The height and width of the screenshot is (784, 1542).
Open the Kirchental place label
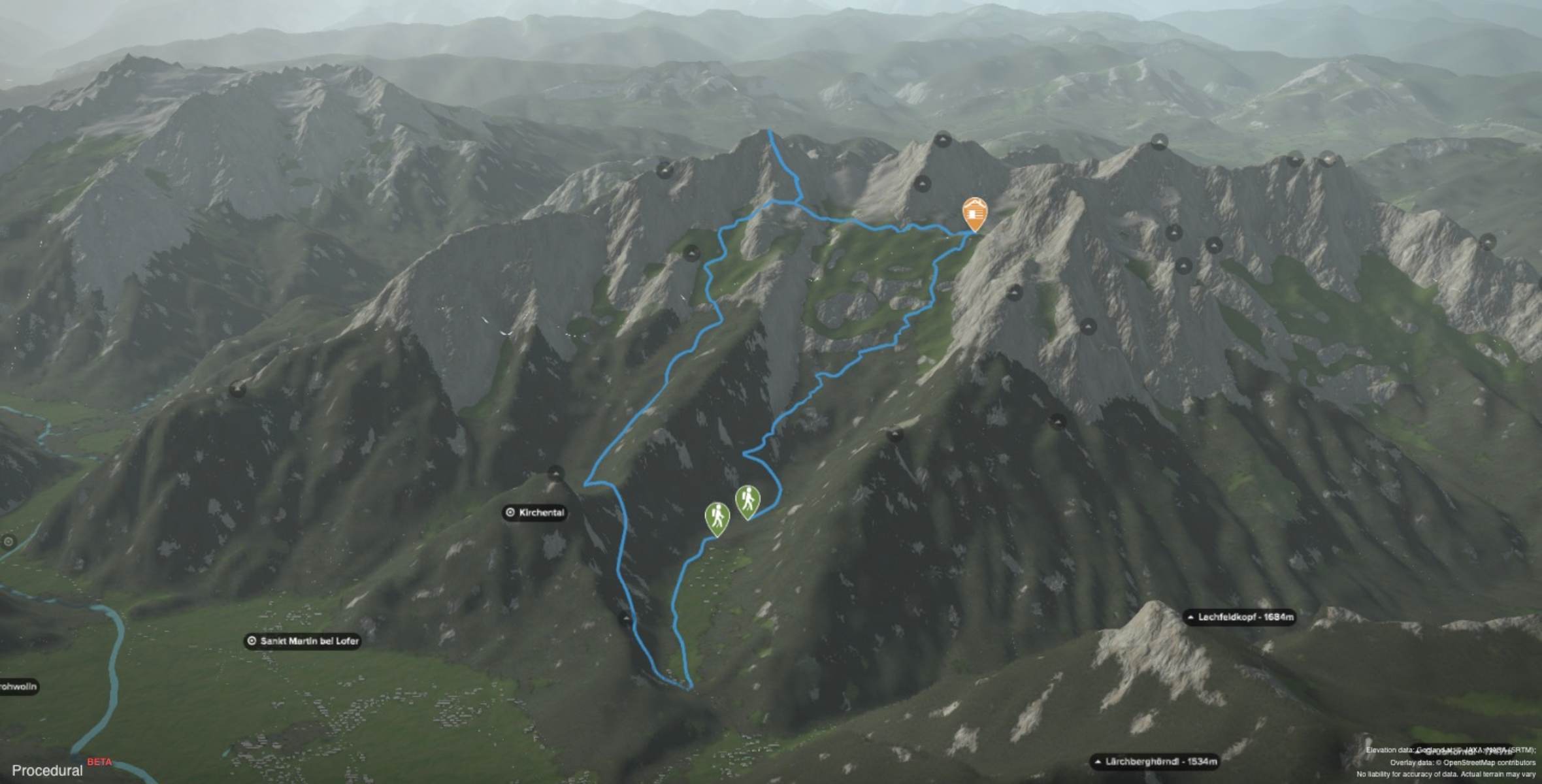(534, 513)
